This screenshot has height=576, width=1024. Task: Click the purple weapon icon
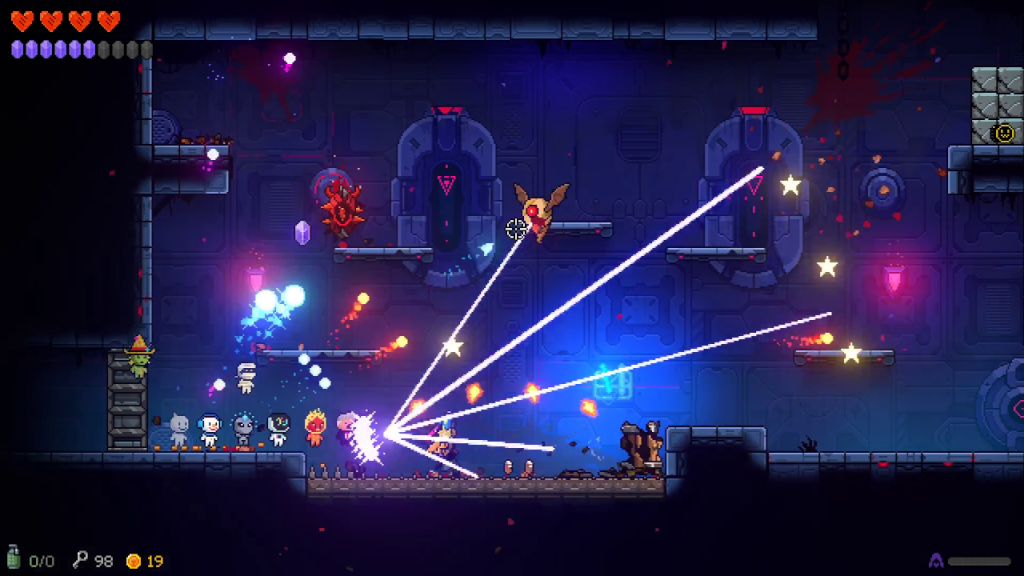pos(936,561)
